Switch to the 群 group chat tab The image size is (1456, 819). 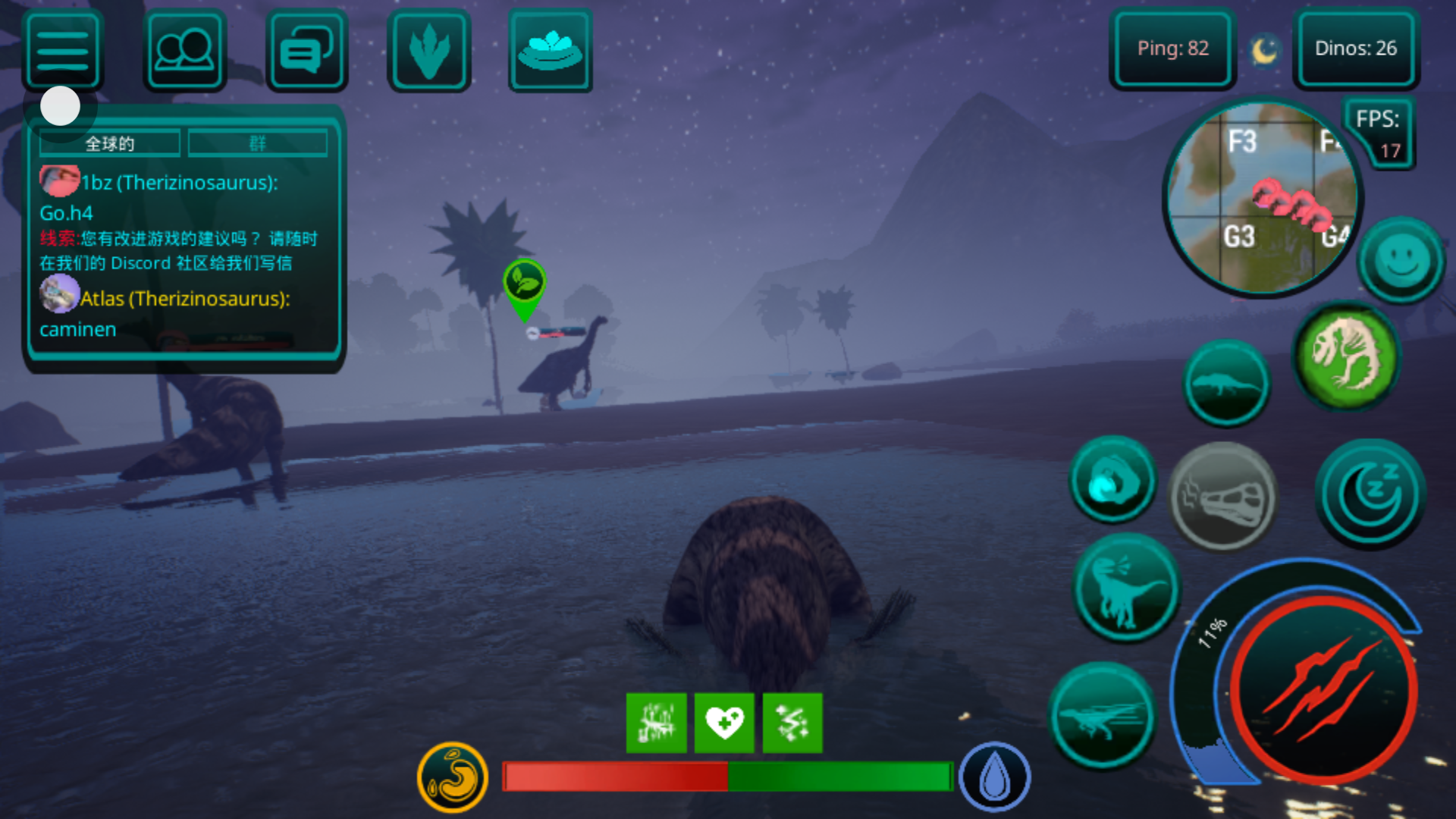258,143
